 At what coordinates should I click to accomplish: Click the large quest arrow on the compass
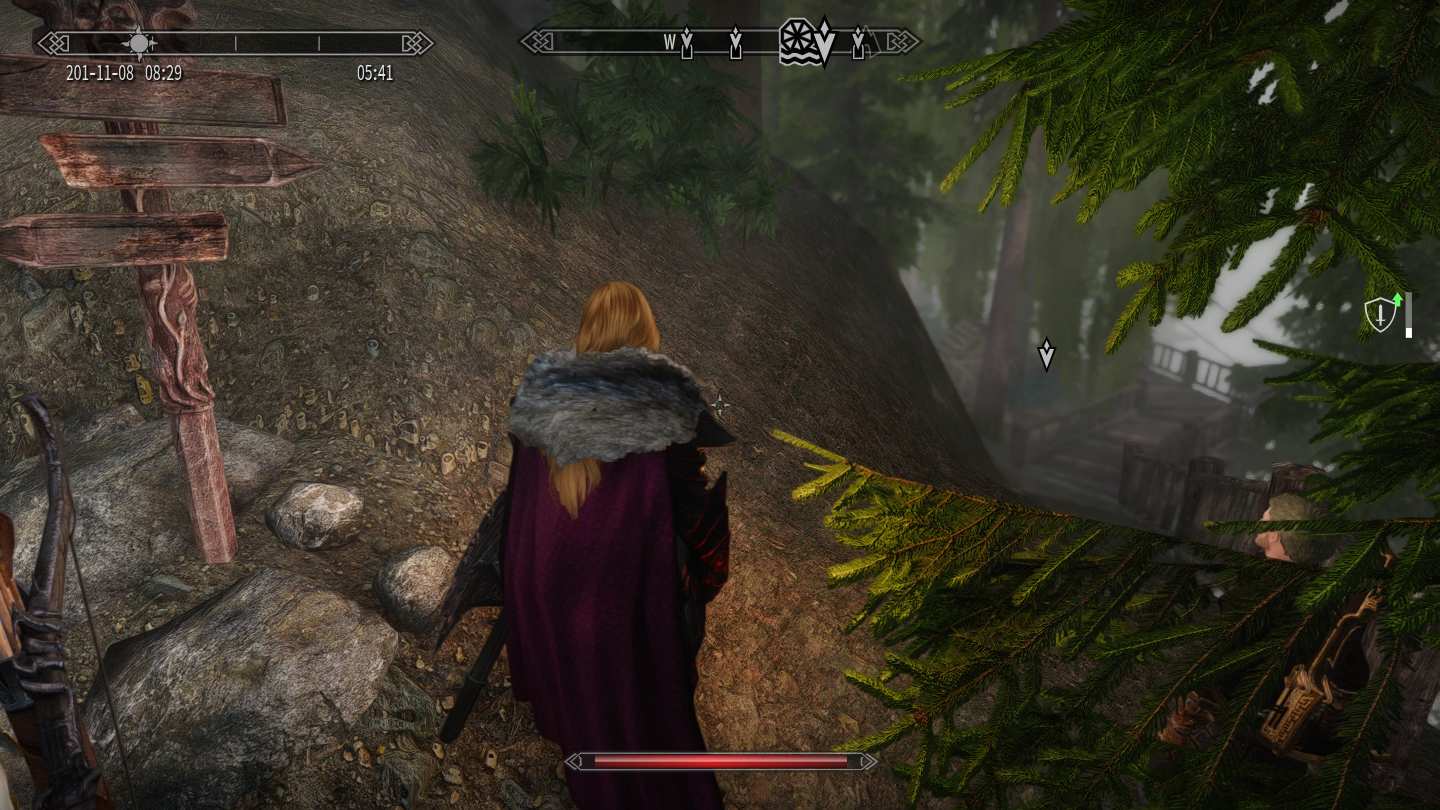824,41
